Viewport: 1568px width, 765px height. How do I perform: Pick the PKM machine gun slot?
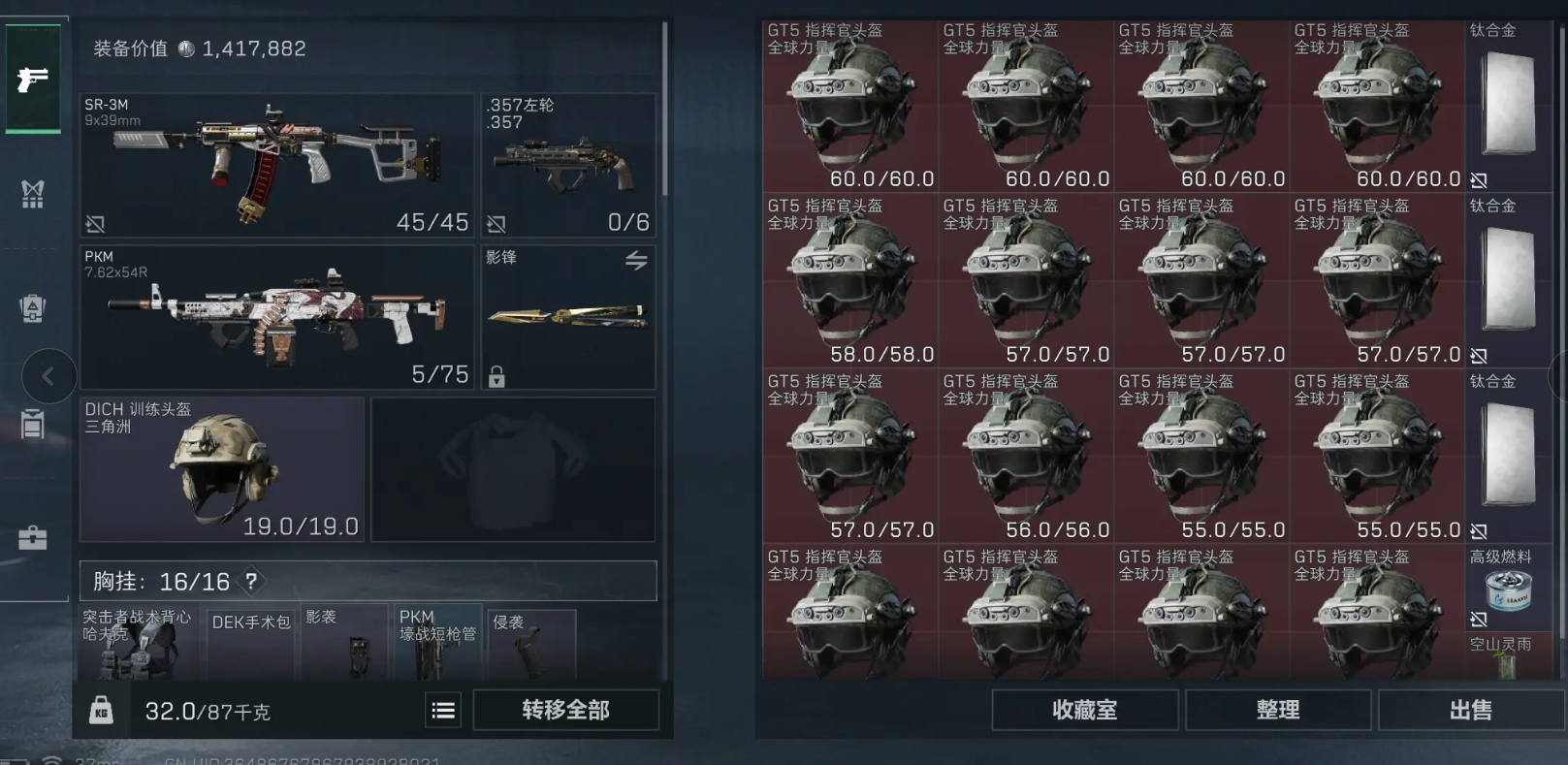point(276,317)
